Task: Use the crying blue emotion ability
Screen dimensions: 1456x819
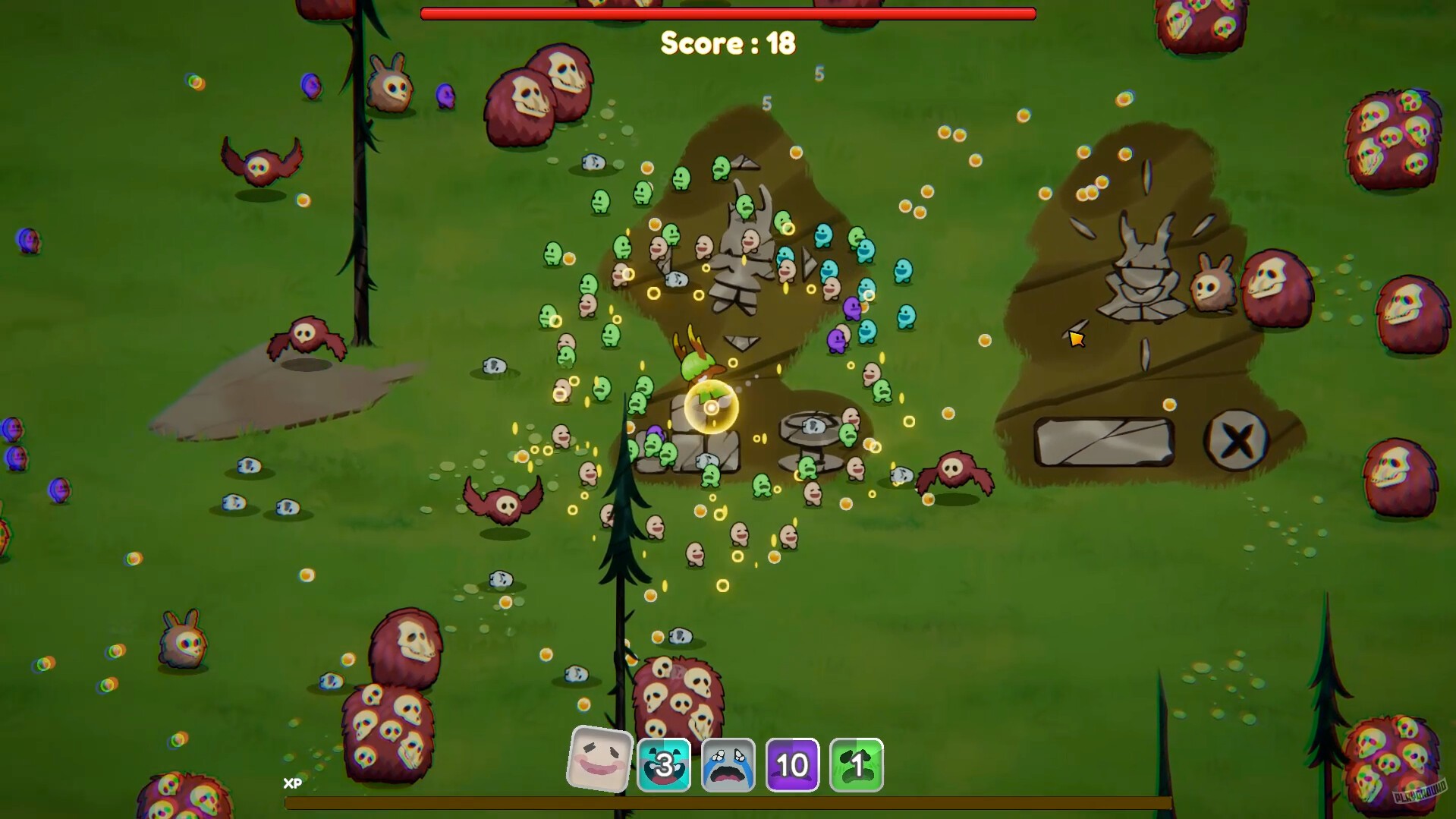Action: (728, 764)
